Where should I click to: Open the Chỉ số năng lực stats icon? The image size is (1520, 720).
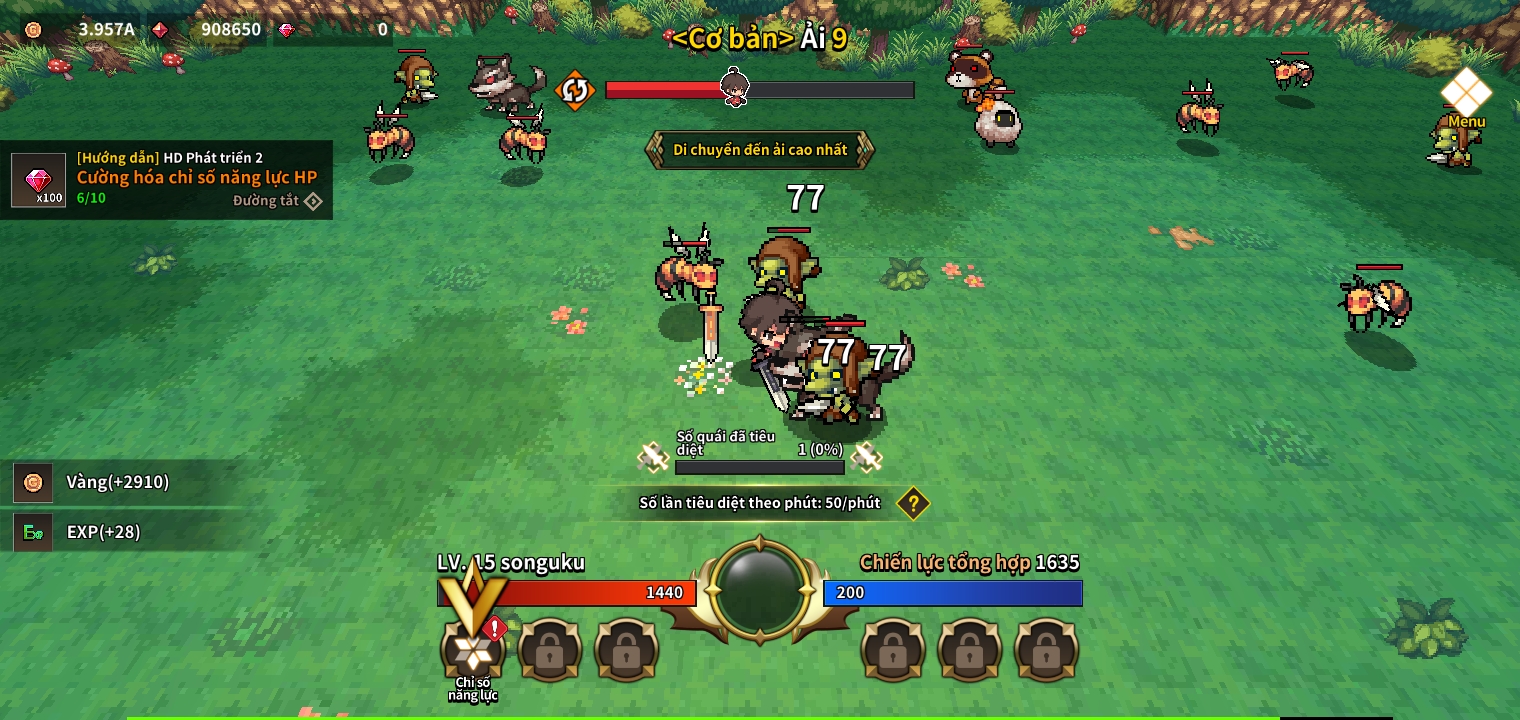pos(471,649)
